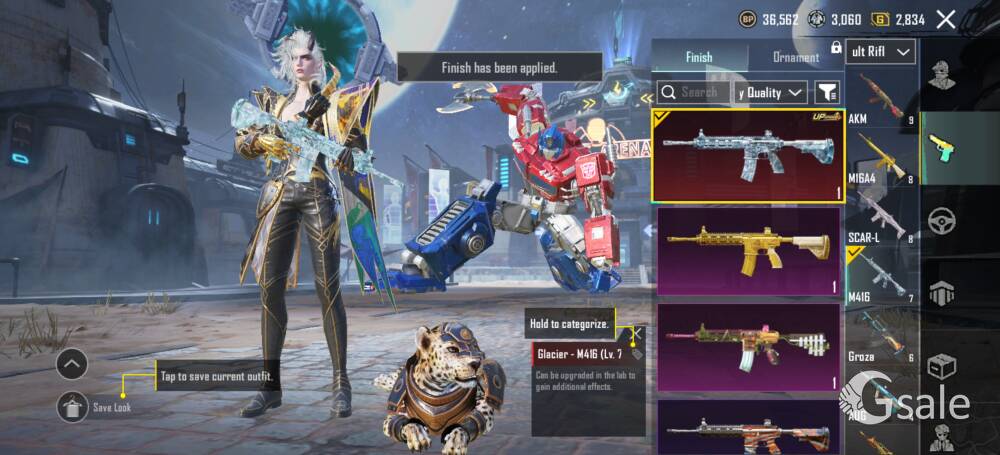Viewport: 1000px width, 455px height.
Task: Open the Assault Rifle weapon type dropdown
Action: [x=880, y=51]
